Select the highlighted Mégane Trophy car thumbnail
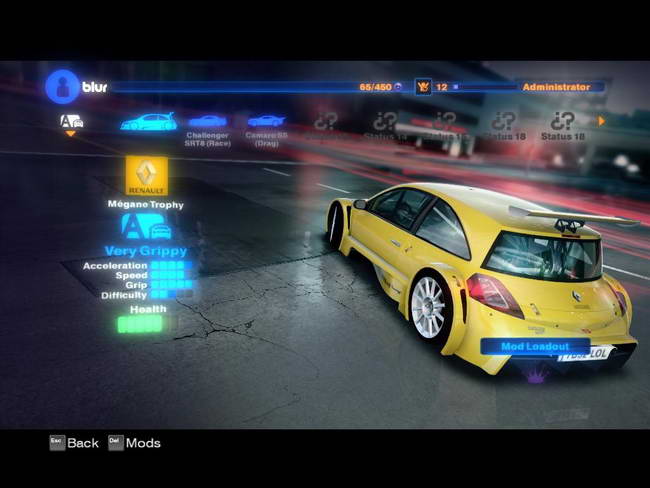 (x=148, y=122)
